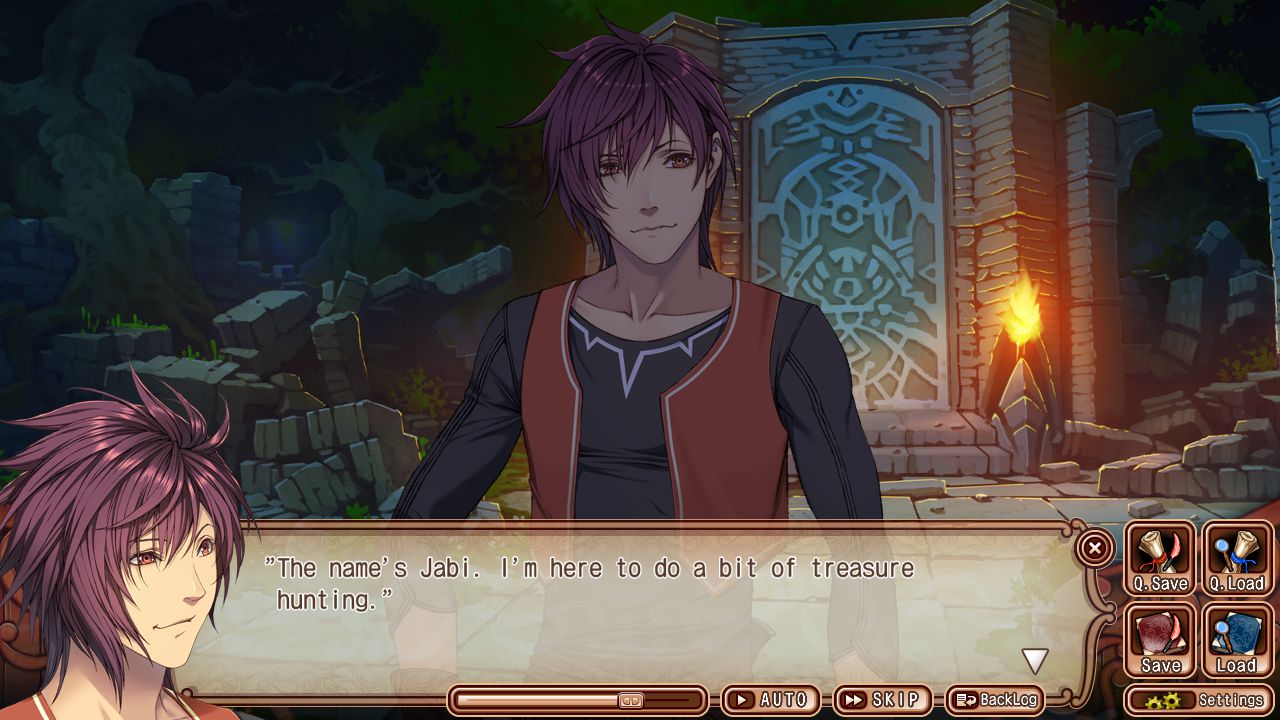This screenshot has width=1280, height=720.
Task: Toggle AUTO text advance mode
Action: [771, 700]
